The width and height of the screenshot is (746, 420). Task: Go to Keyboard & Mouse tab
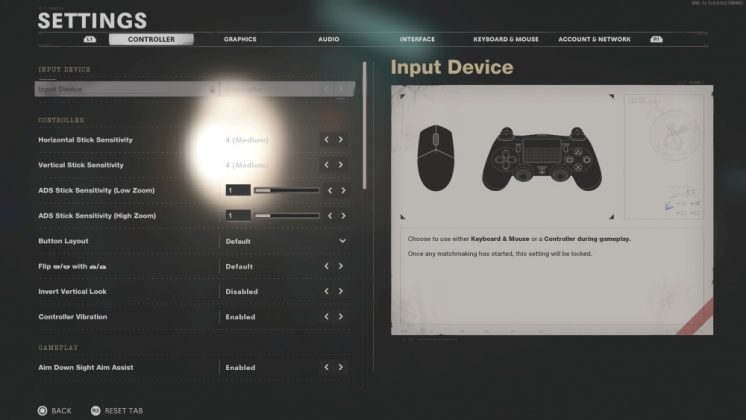505,39
